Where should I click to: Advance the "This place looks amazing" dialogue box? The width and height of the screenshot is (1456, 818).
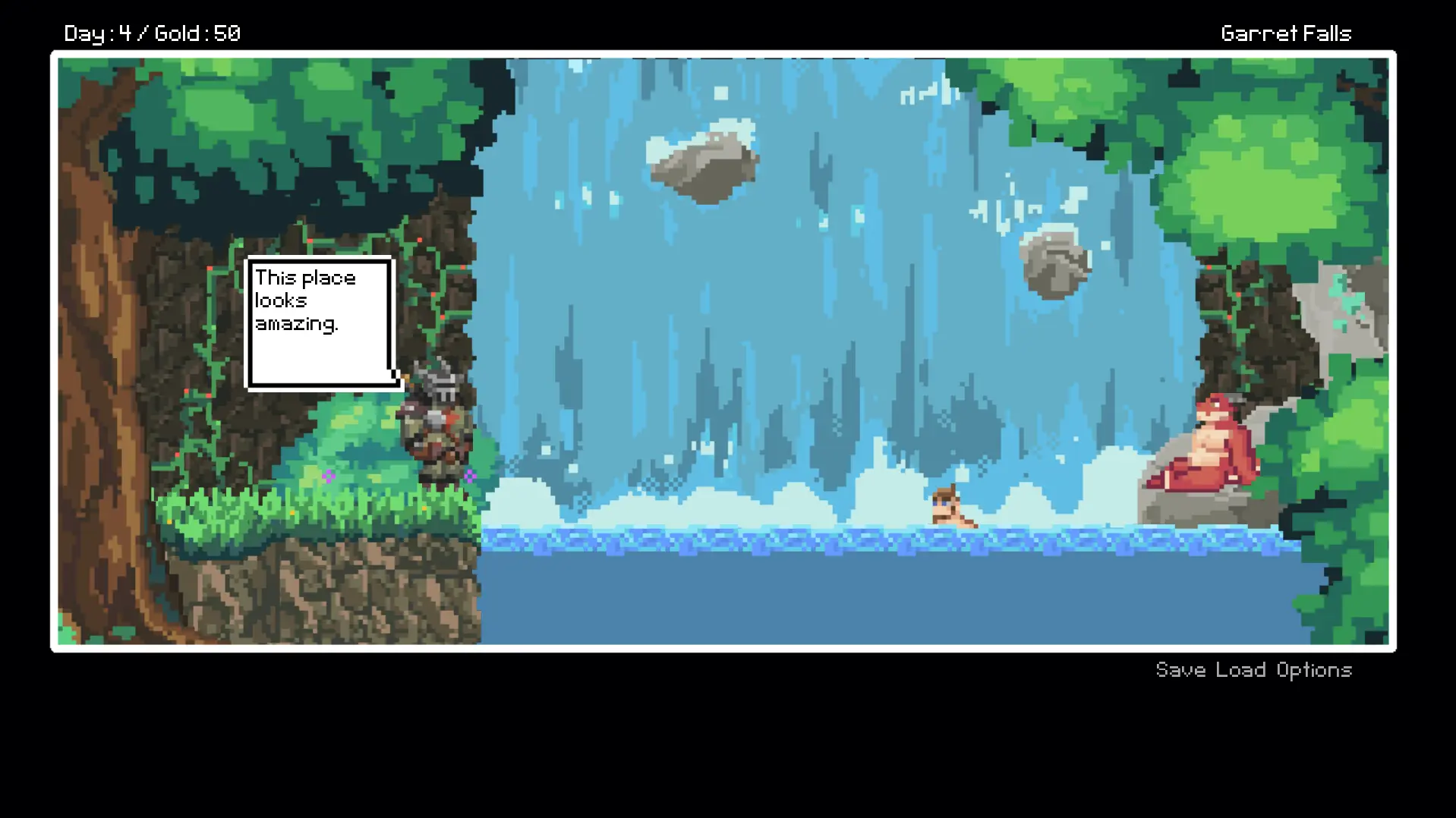point(320,323)
